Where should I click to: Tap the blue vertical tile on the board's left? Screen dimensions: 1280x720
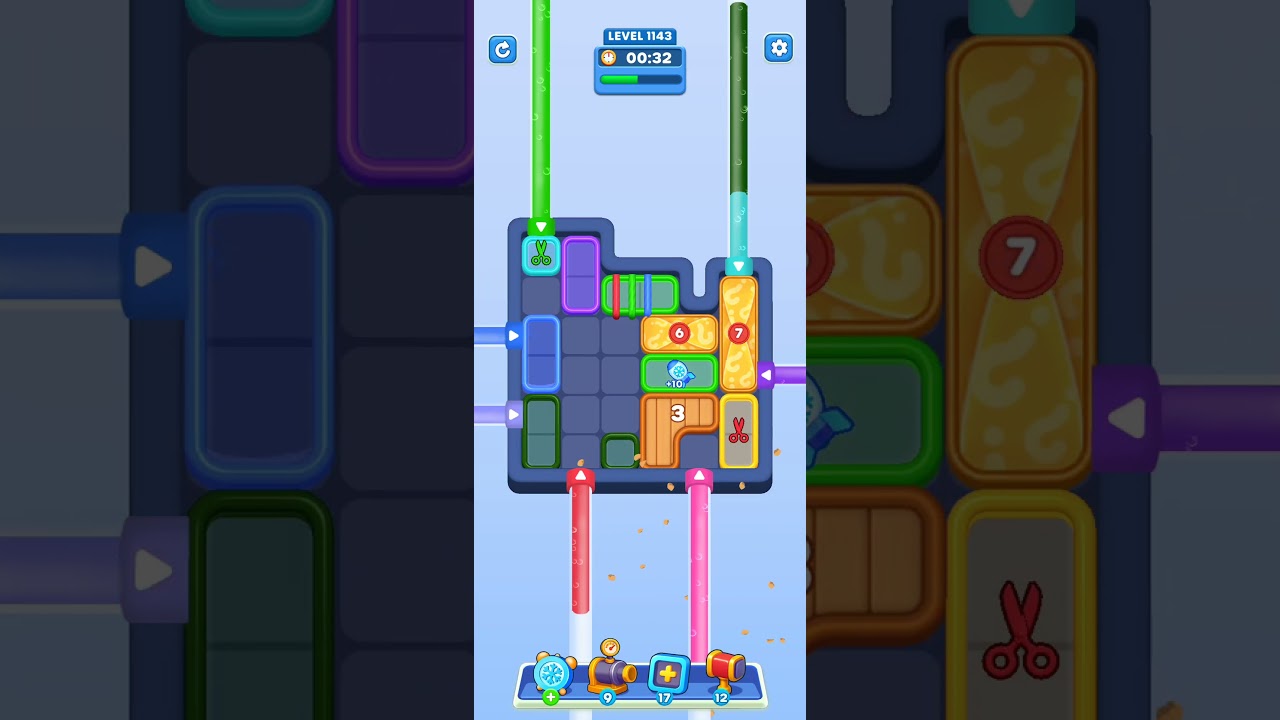540,353
